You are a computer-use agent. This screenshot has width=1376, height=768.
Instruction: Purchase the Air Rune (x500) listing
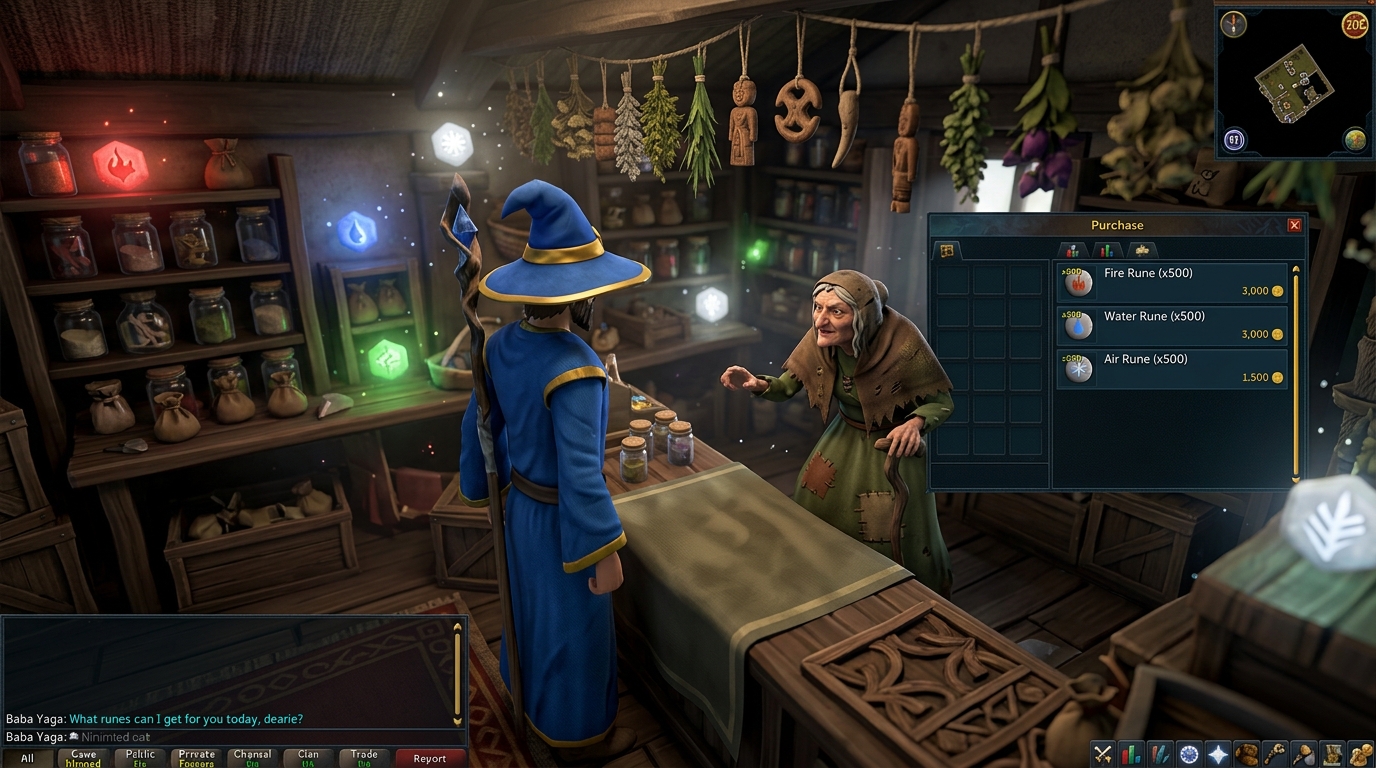coord(1170,368)
